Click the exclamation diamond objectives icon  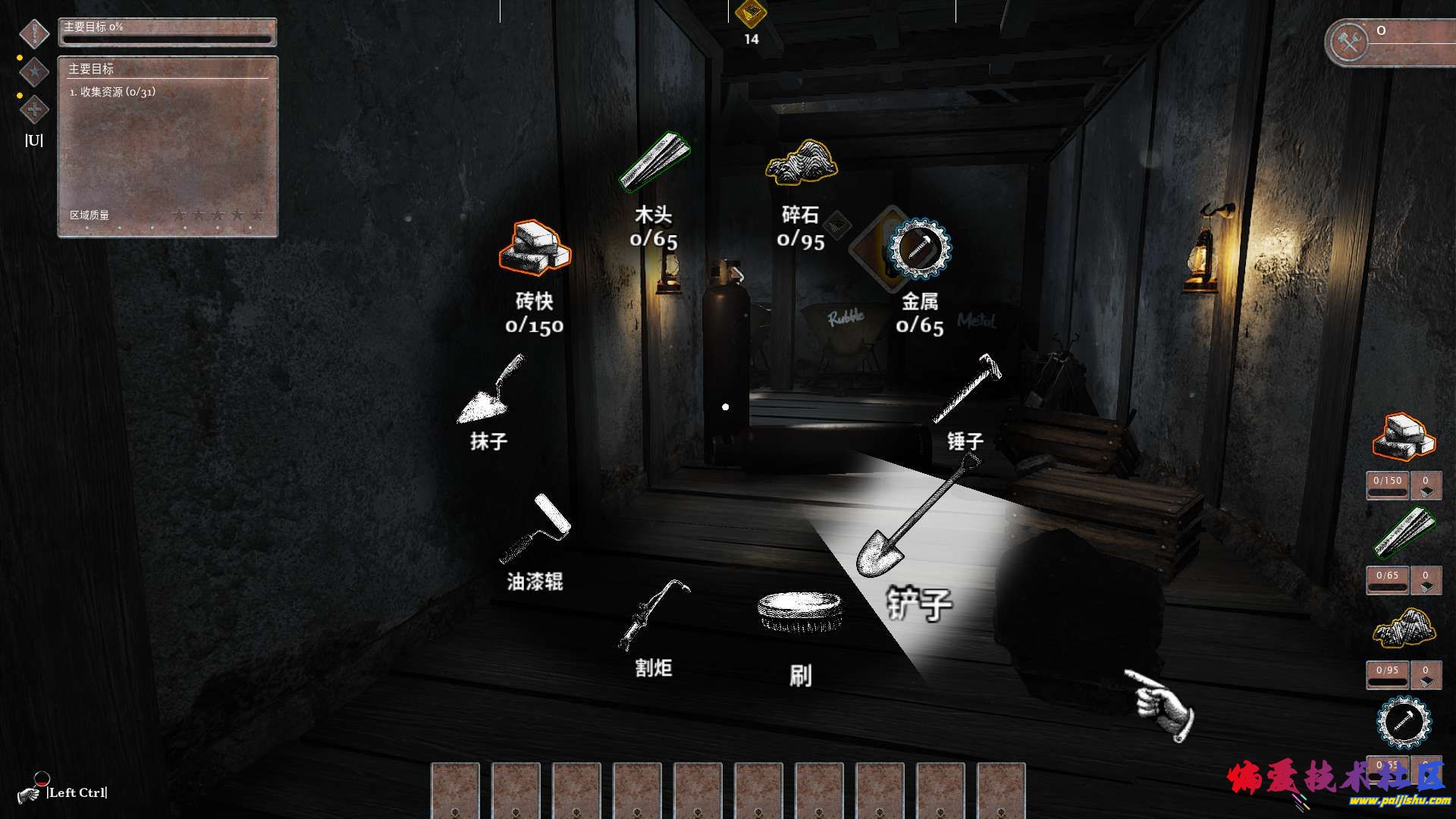point(34,33)
